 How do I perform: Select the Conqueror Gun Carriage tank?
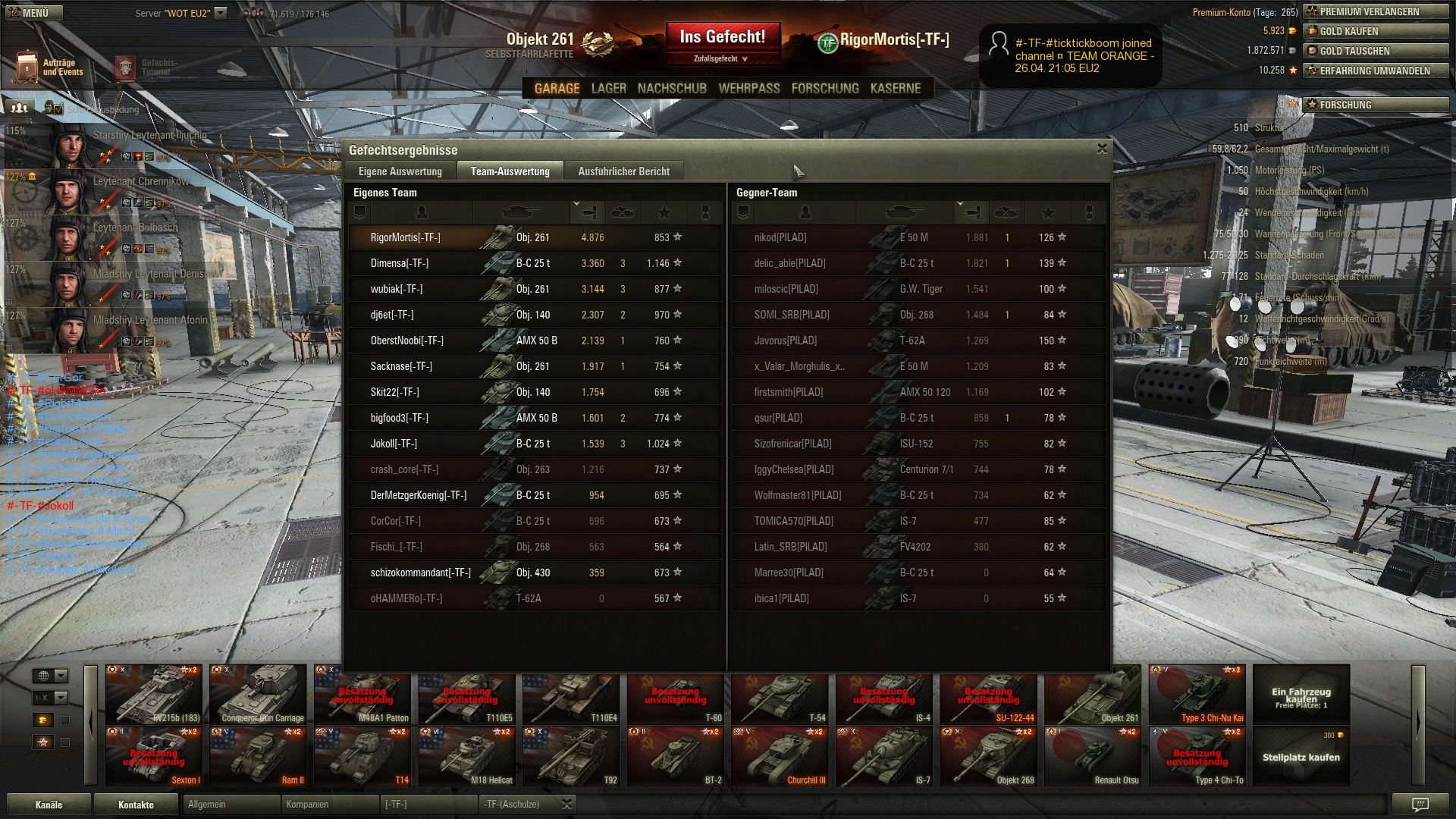pos(259,694)
